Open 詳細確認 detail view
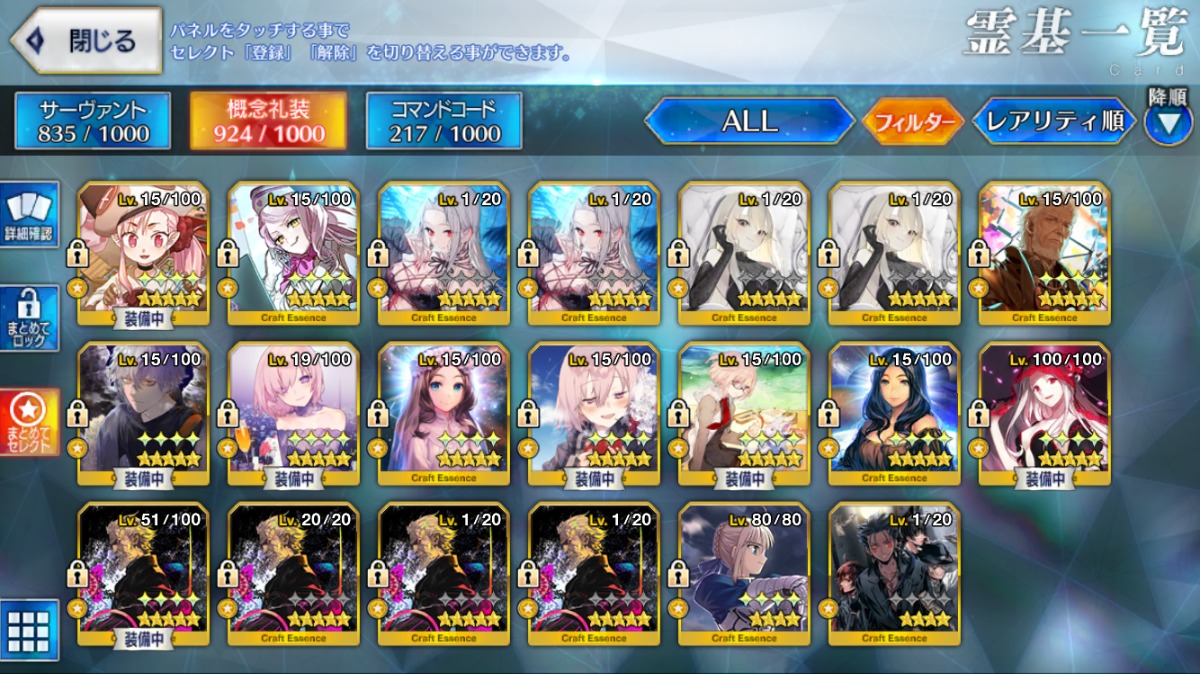The height and width of the screenshot is (674, 1200). (30, 214)
